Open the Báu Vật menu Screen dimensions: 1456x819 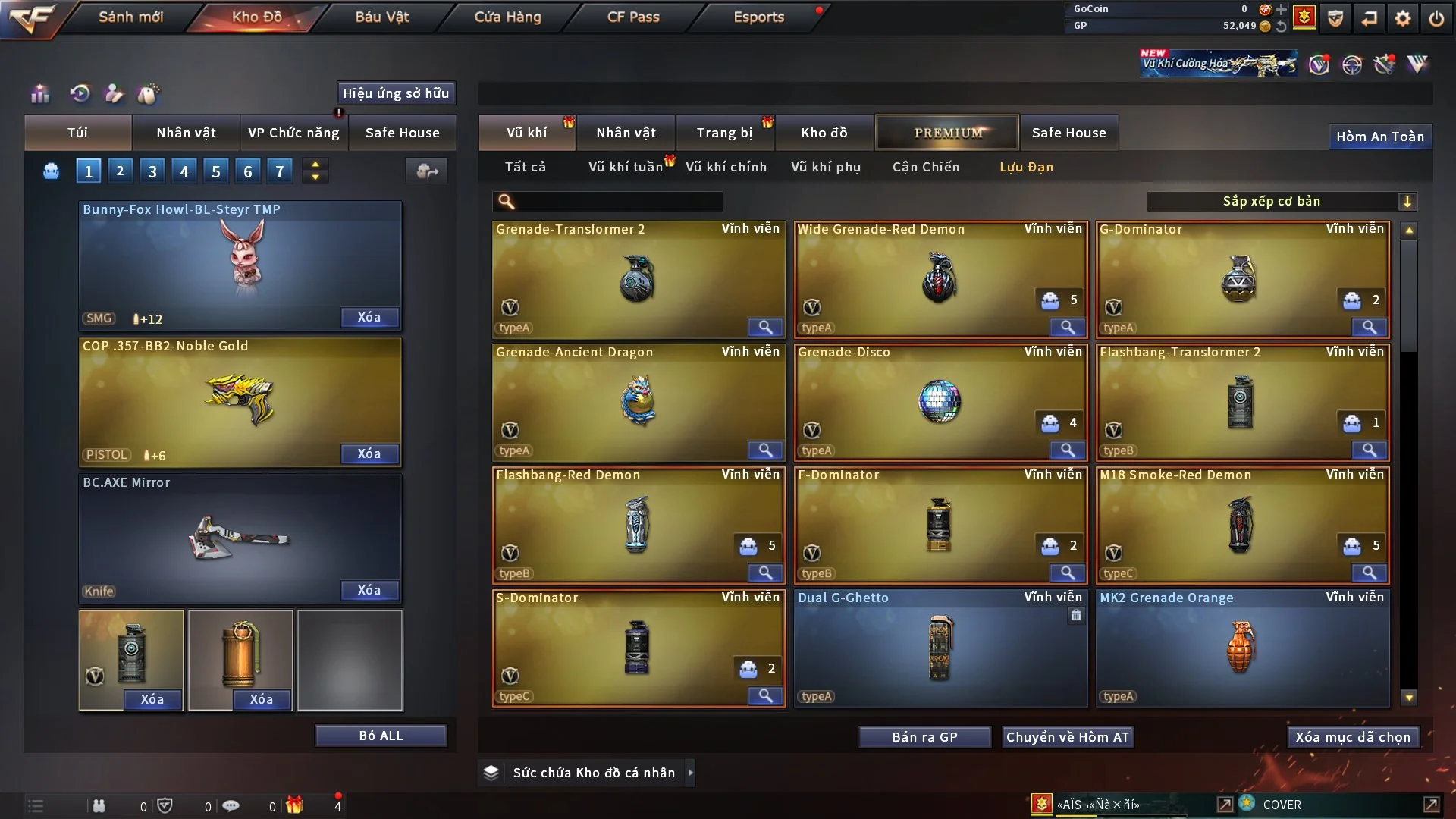click(381, 17)
